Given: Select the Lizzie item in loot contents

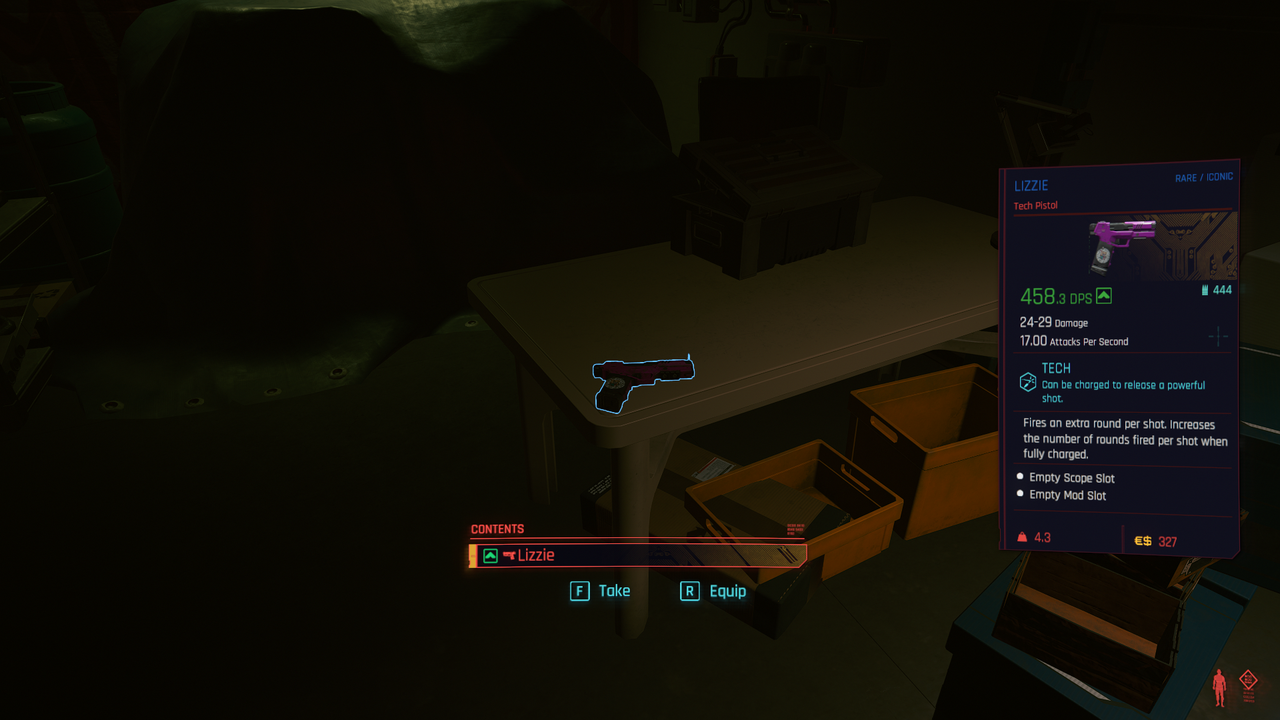Looking at the screenshot, I should click(x=637, y=555).
